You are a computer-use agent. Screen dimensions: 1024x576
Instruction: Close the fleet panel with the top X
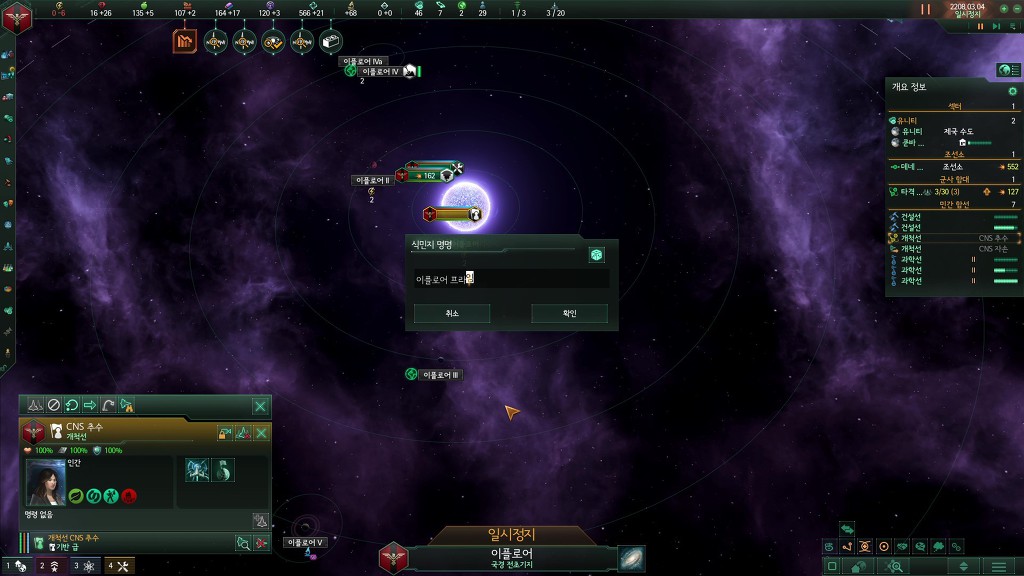260,406
